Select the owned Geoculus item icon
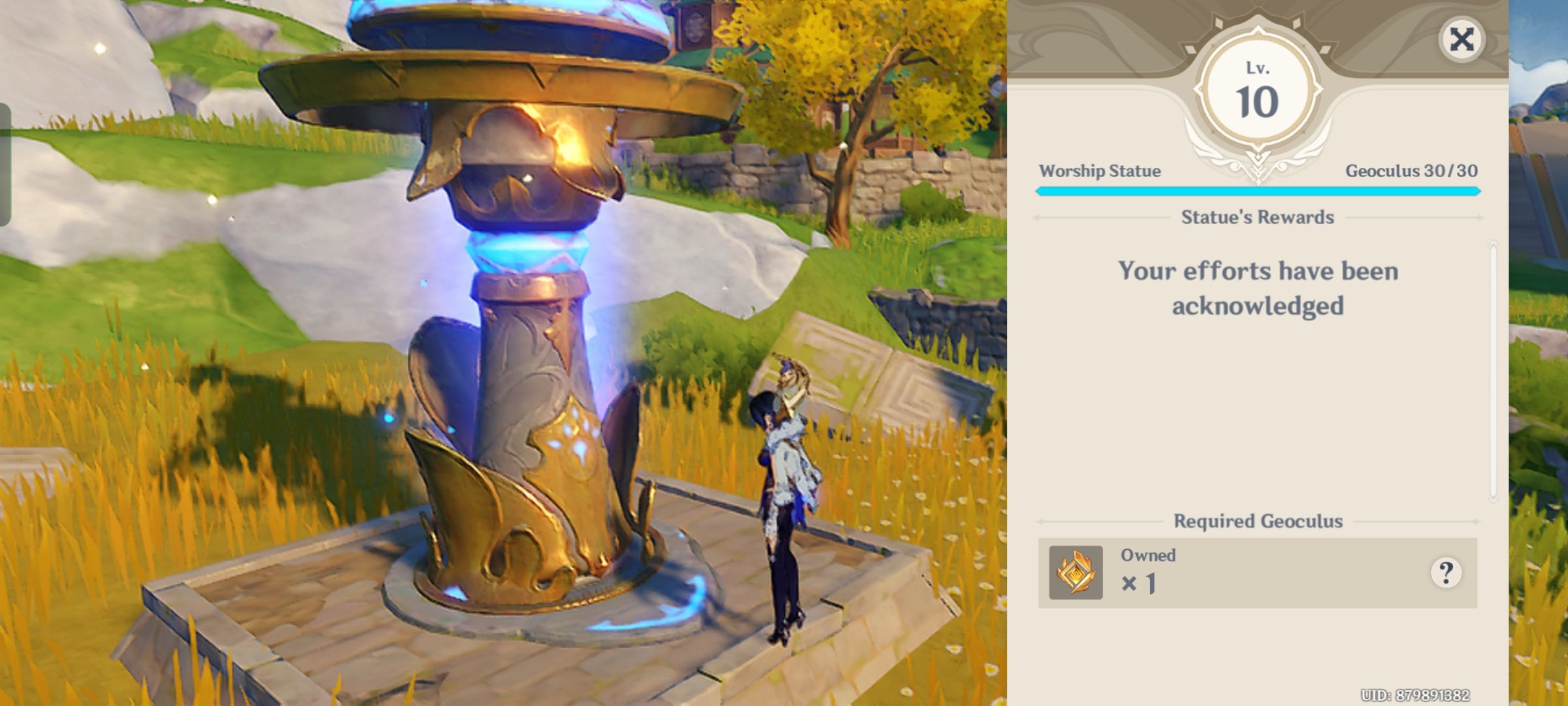The width and height of the screenshot is (1568, 706). 1075,573
